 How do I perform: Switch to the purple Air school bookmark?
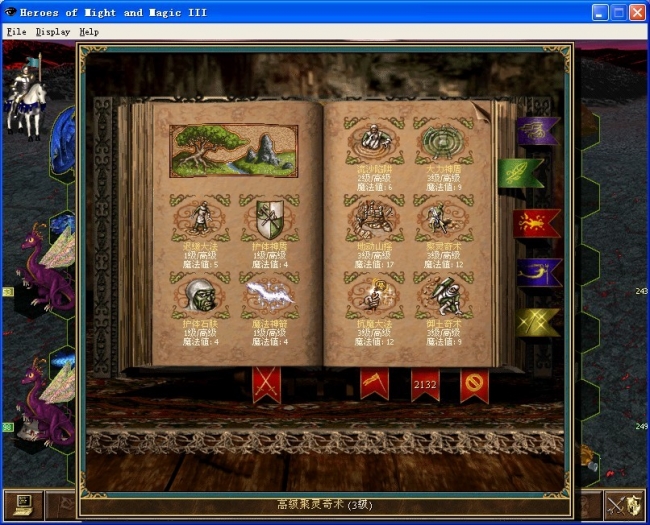536,130
